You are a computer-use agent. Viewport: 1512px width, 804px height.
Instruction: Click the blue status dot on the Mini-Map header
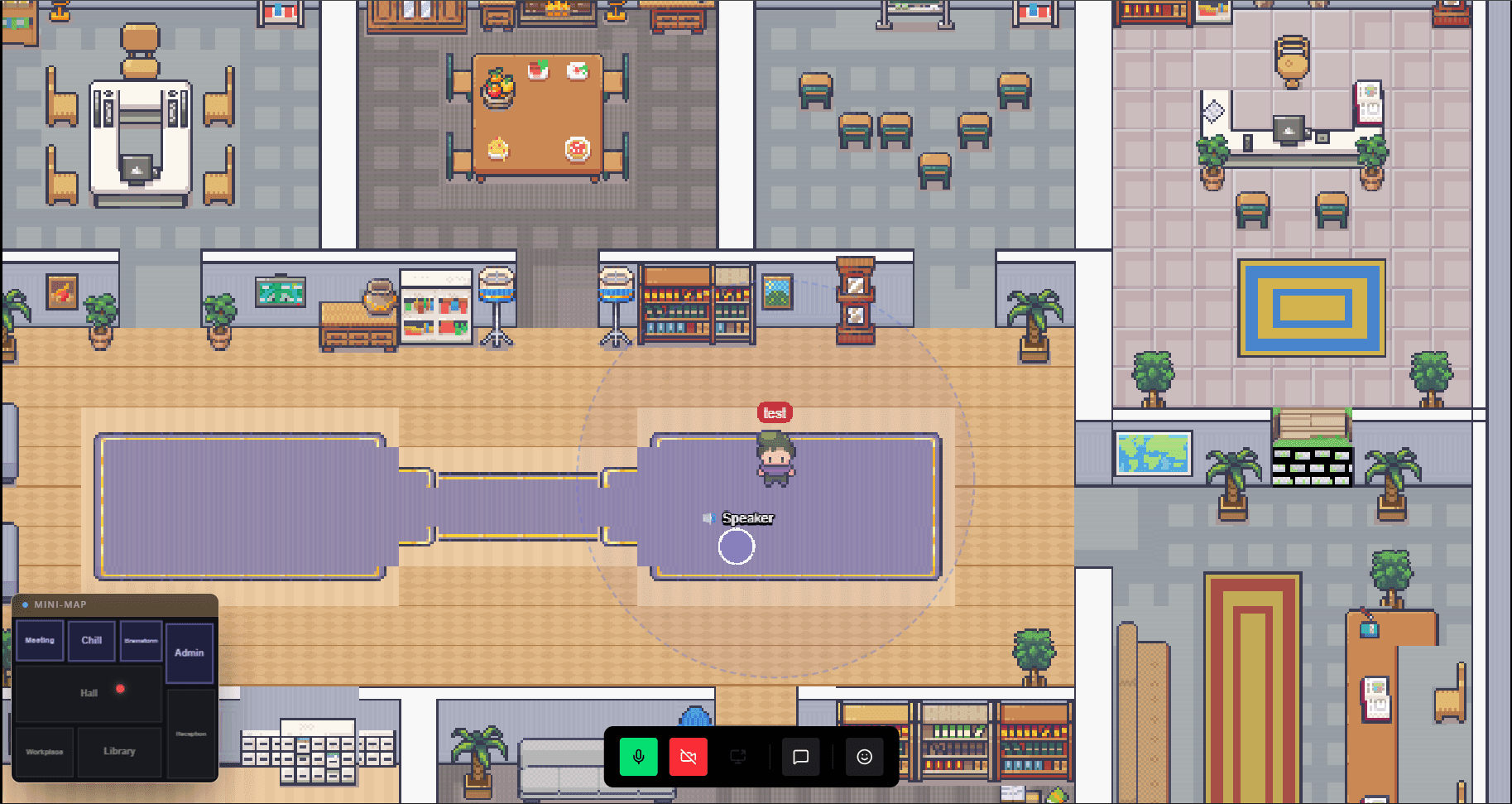point(26,604)
